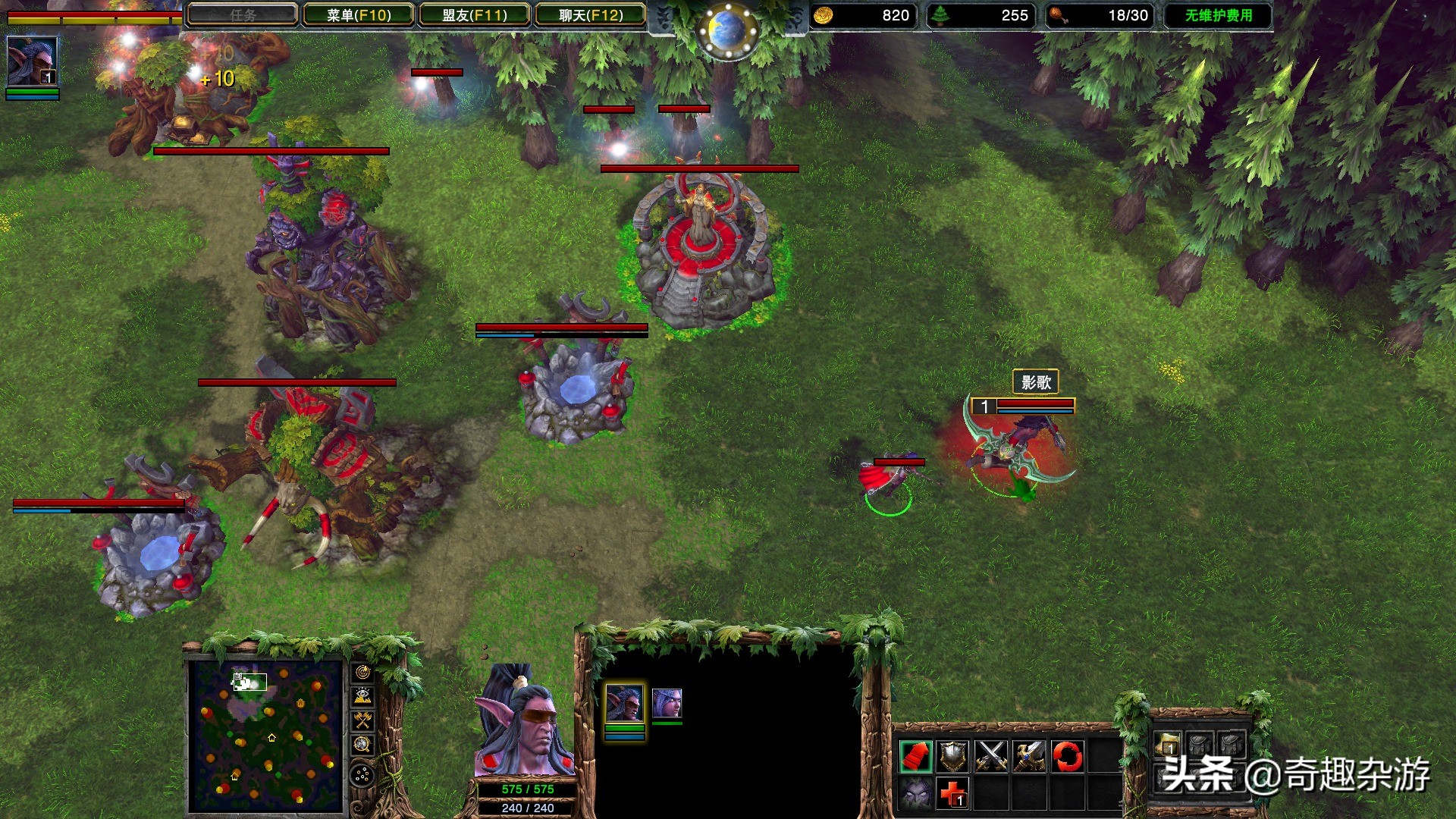This screenshot has height=819, width=1456.
Task: Toggle minimap ally color mode (crossed axes)
Action: click(362, 720)
